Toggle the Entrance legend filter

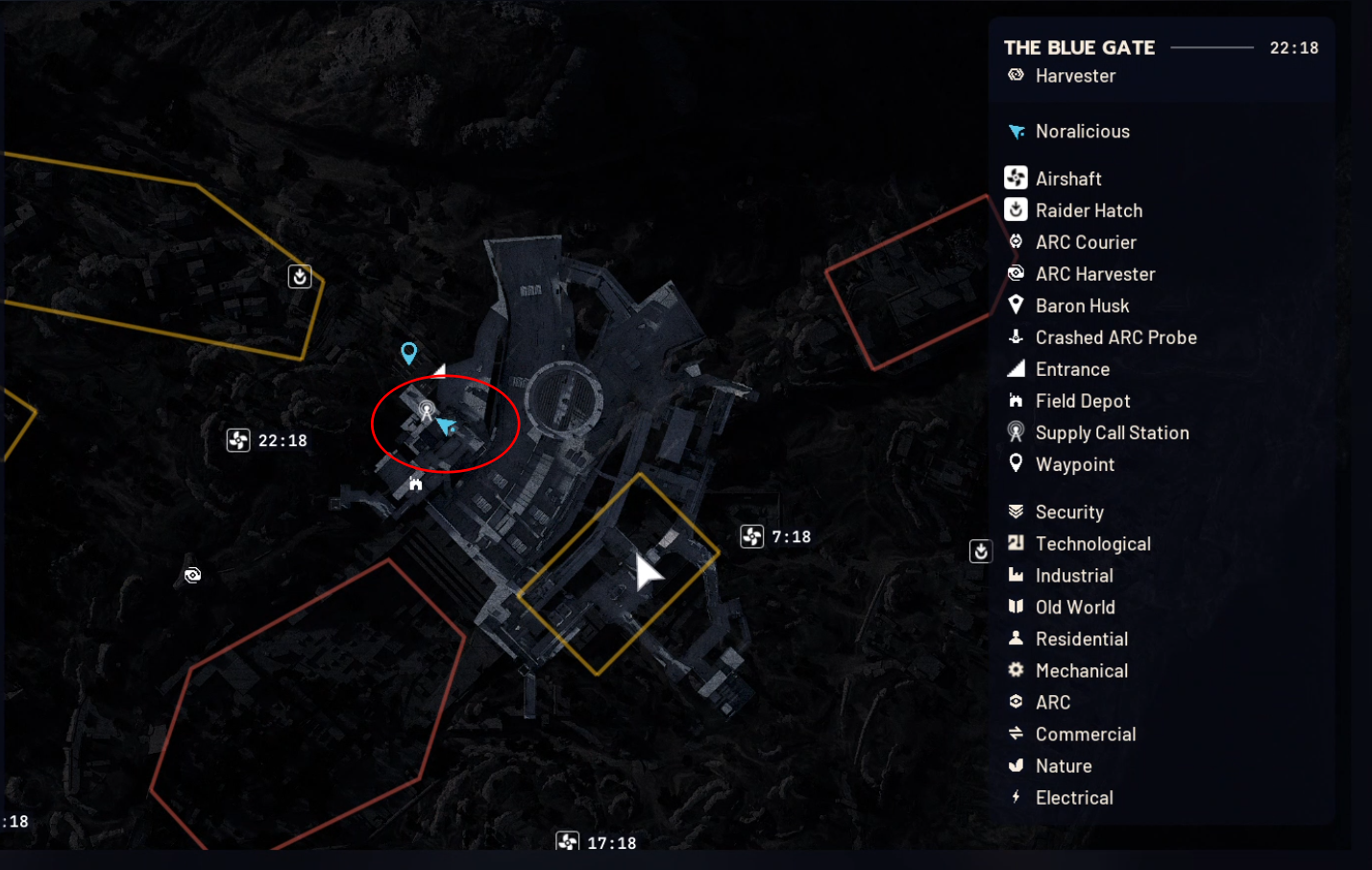click(x=1071, y=369)
